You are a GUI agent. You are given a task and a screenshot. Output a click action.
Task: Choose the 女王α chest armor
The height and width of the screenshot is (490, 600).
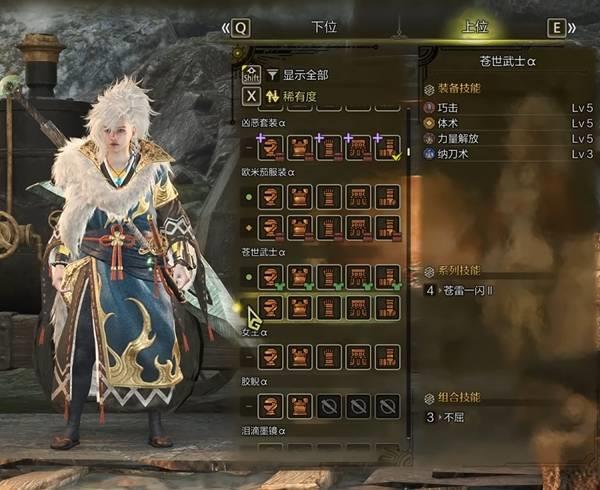tap(298, 356)
